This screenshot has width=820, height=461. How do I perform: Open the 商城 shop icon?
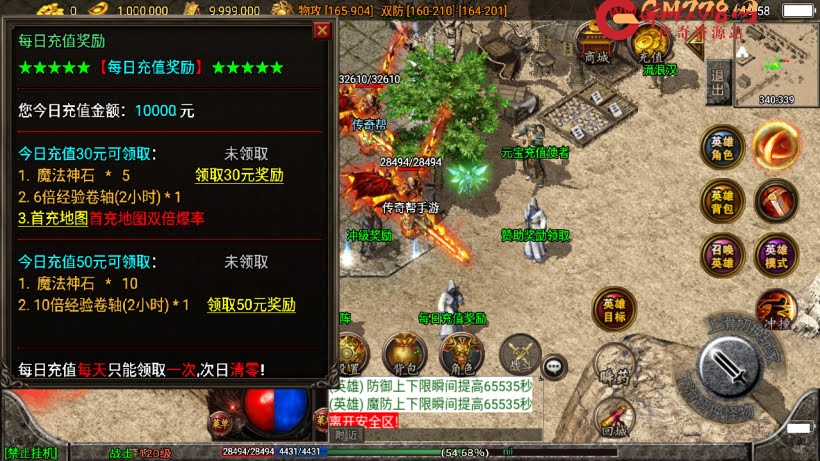click(597, 50)
